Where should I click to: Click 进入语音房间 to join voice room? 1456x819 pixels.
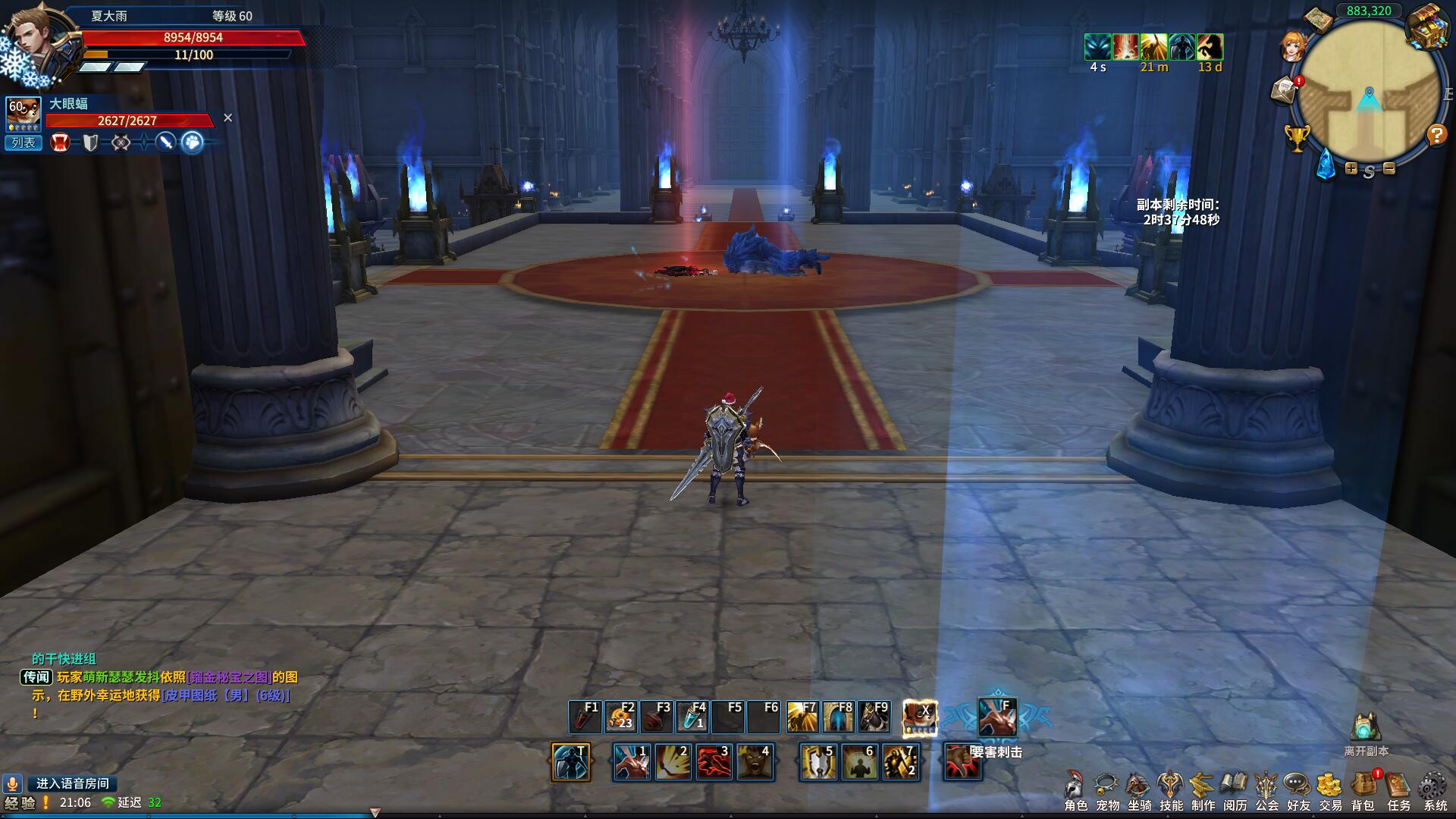point(72,783)
